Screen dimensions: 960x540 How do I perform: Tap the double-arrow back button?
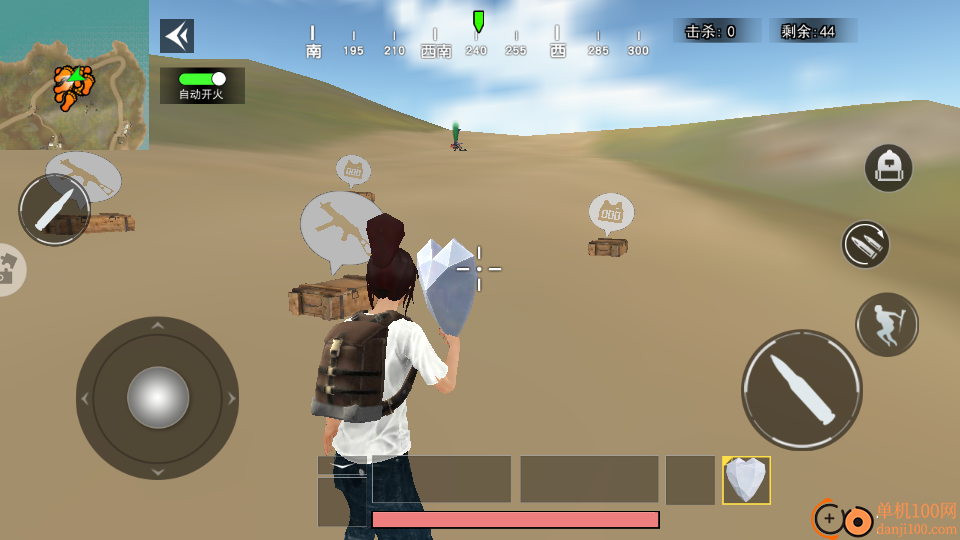click(177, 36)
